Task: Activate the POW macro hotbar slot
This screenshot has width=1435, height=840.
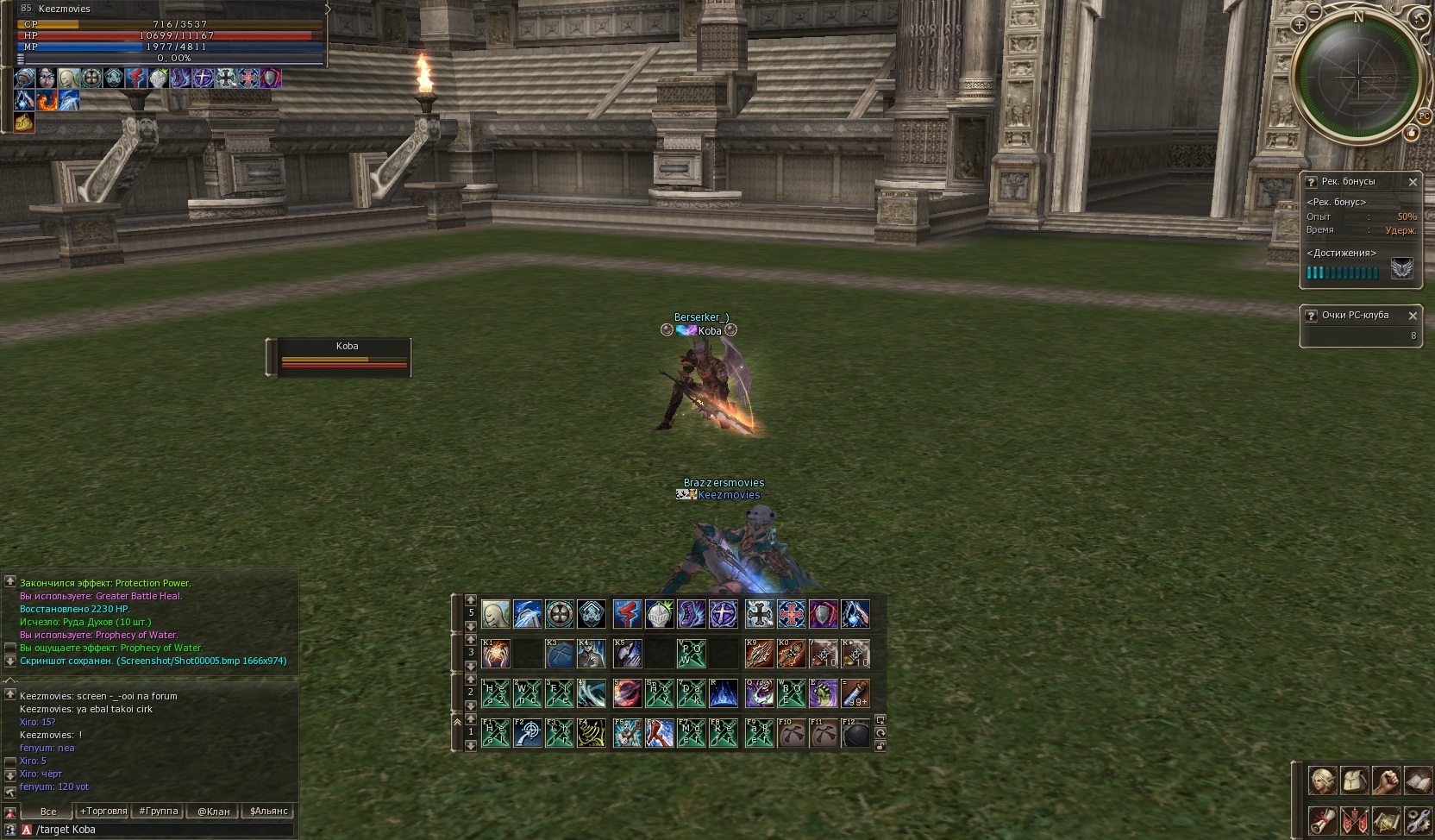Action: click(692, 654)
